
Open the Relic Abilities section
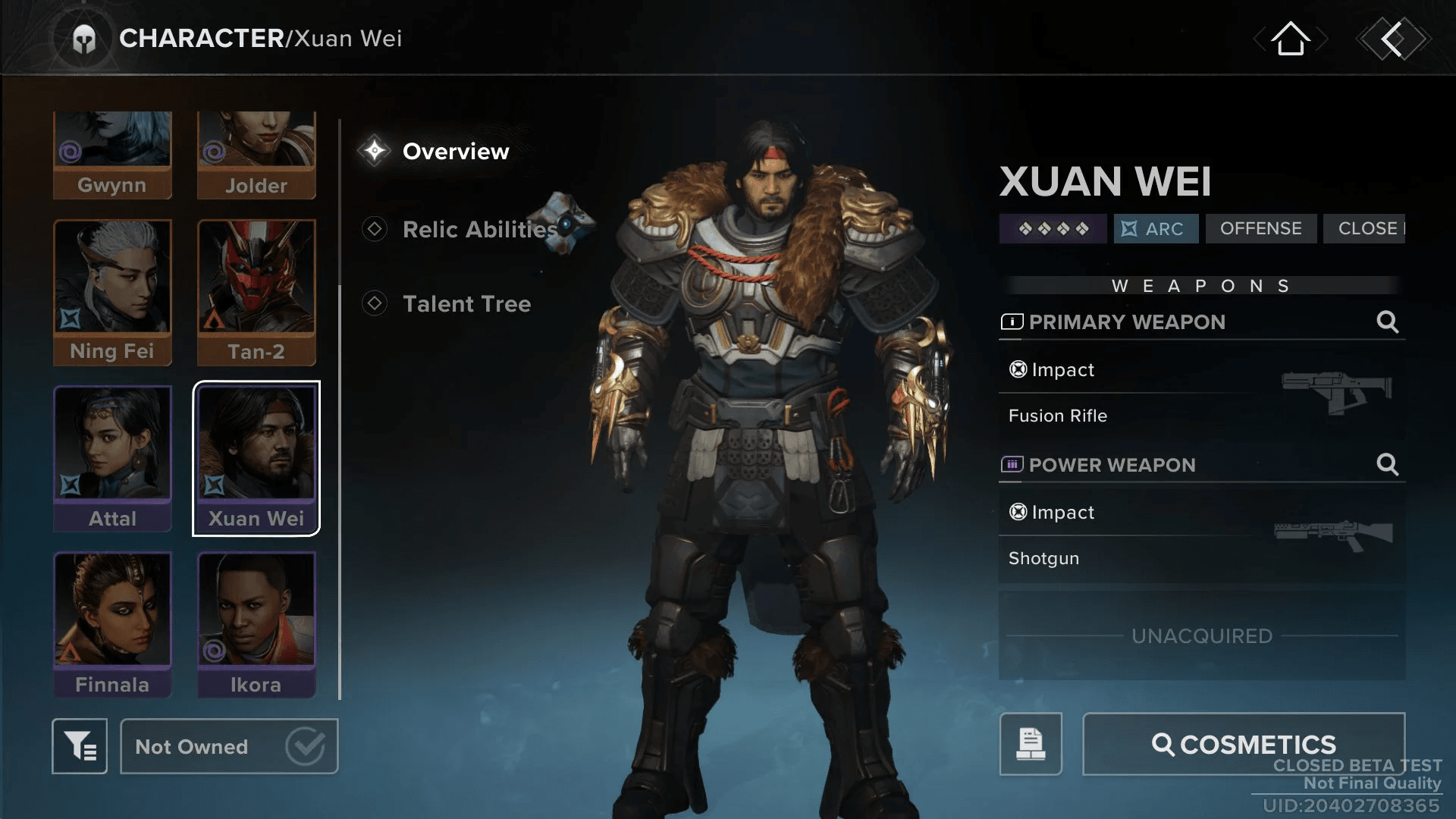click(478, 229)
